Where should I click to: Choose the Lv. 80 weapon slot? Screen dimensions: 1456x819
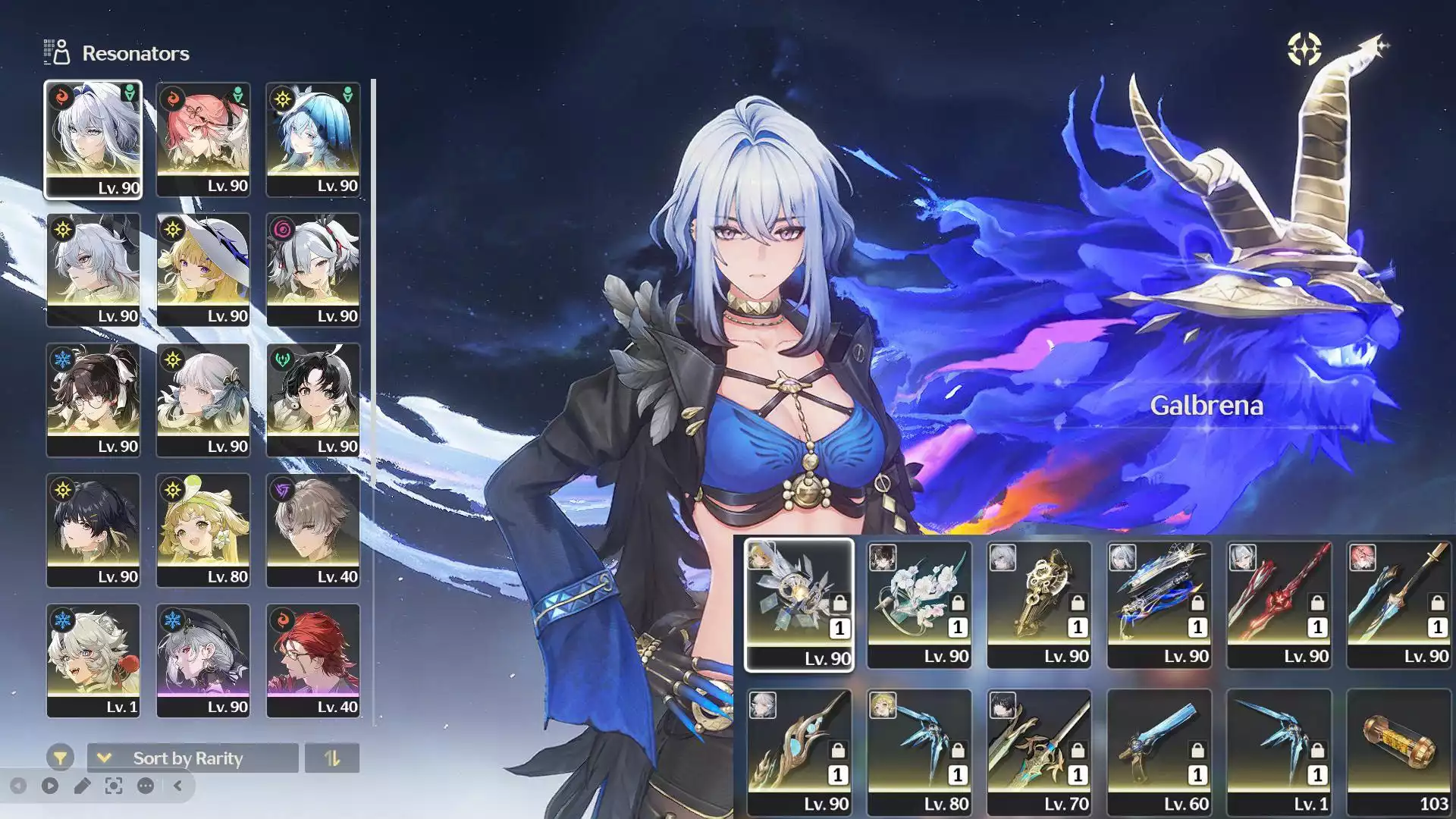[918, 752]
